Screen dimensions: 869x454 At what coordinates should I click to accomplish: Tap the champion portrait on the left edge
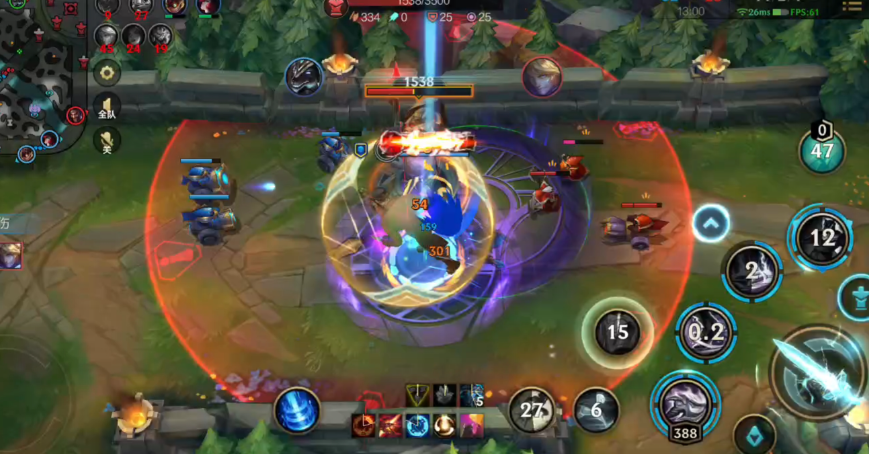pos(10,255)
